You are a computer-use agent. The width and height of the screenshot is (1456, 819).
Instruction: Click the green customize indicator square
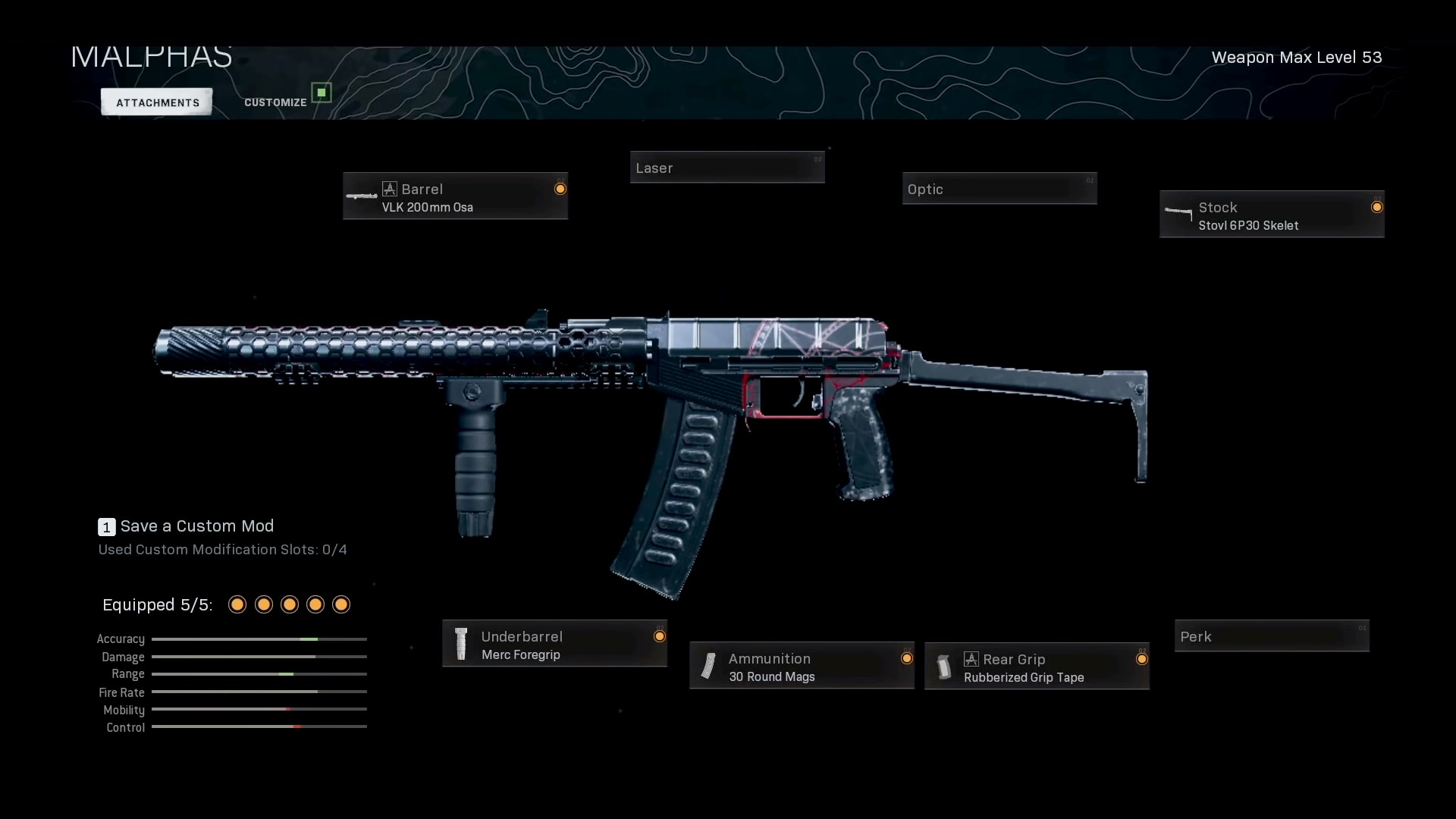(321, 92)
